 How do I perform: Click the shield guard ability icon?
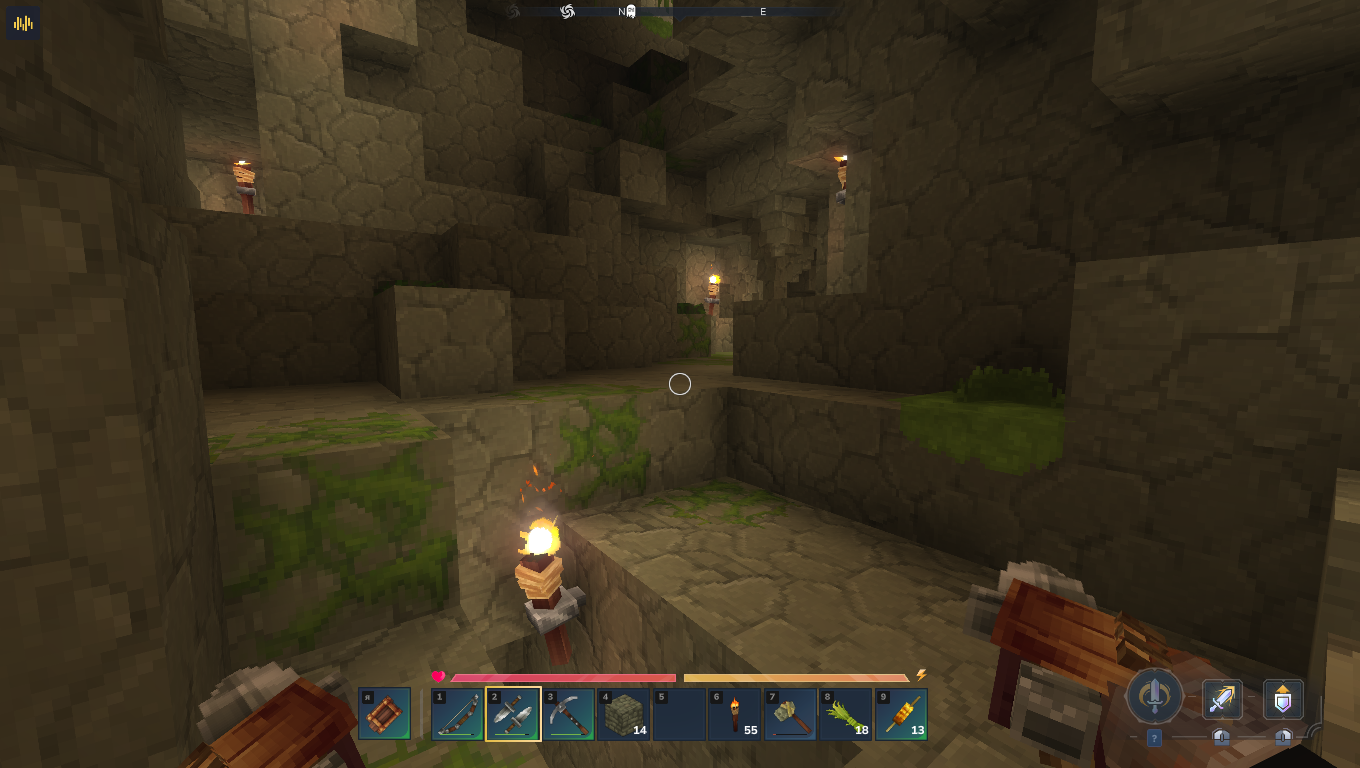1283,699
